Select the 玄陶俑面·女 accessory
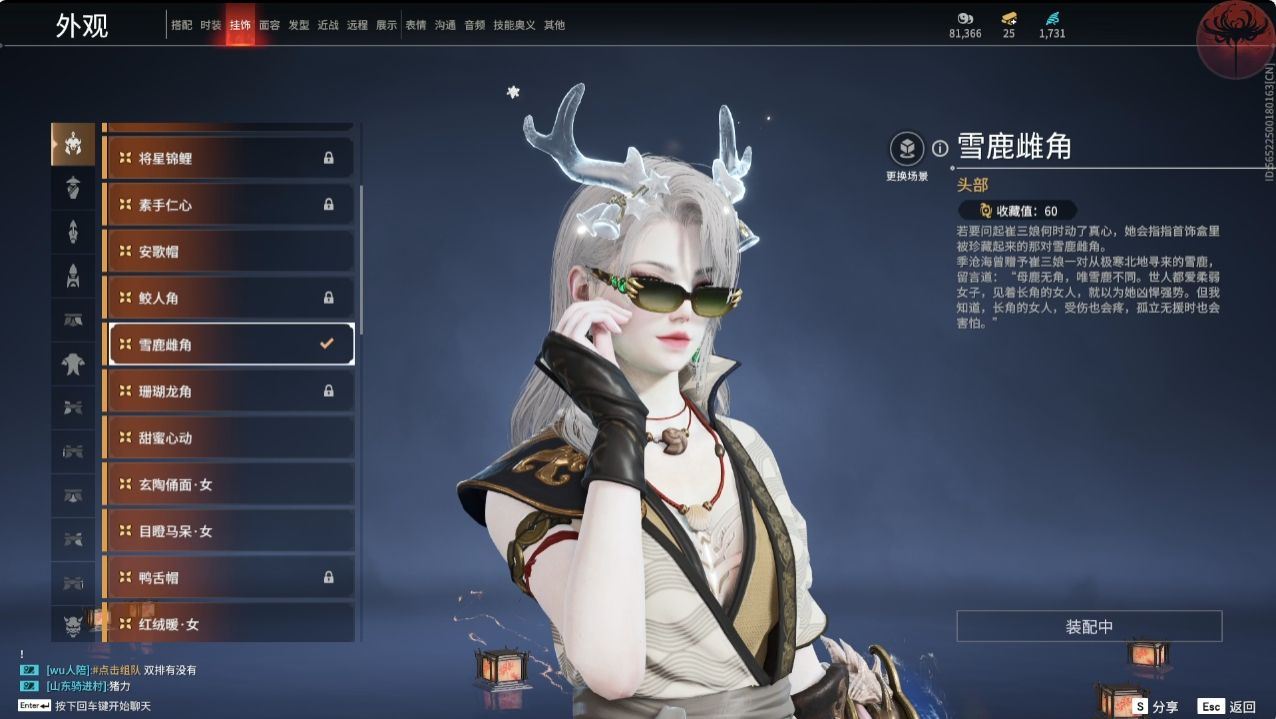The height and width of the screenshot is (719, 1276). click(228, 485)
